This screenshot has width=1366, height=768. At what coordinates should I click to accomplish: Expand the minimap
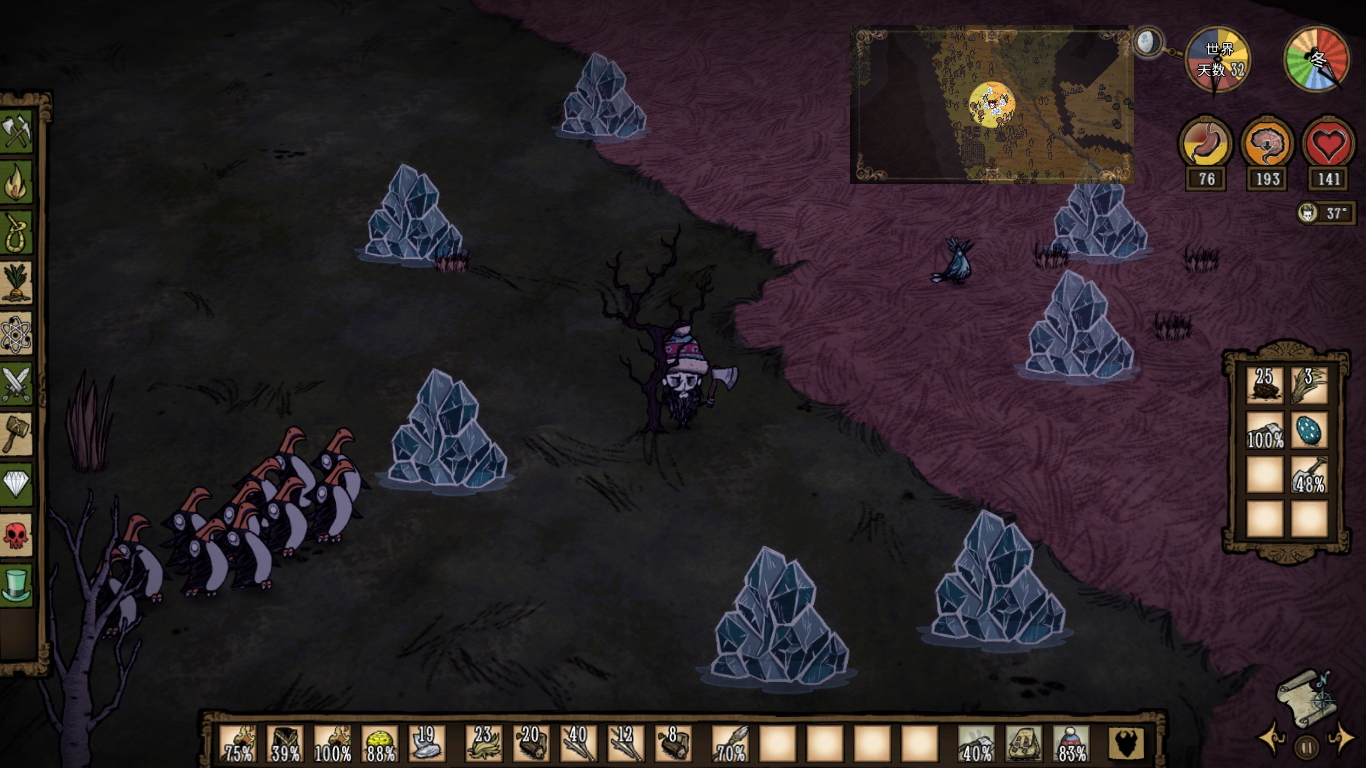[1148, 43]
